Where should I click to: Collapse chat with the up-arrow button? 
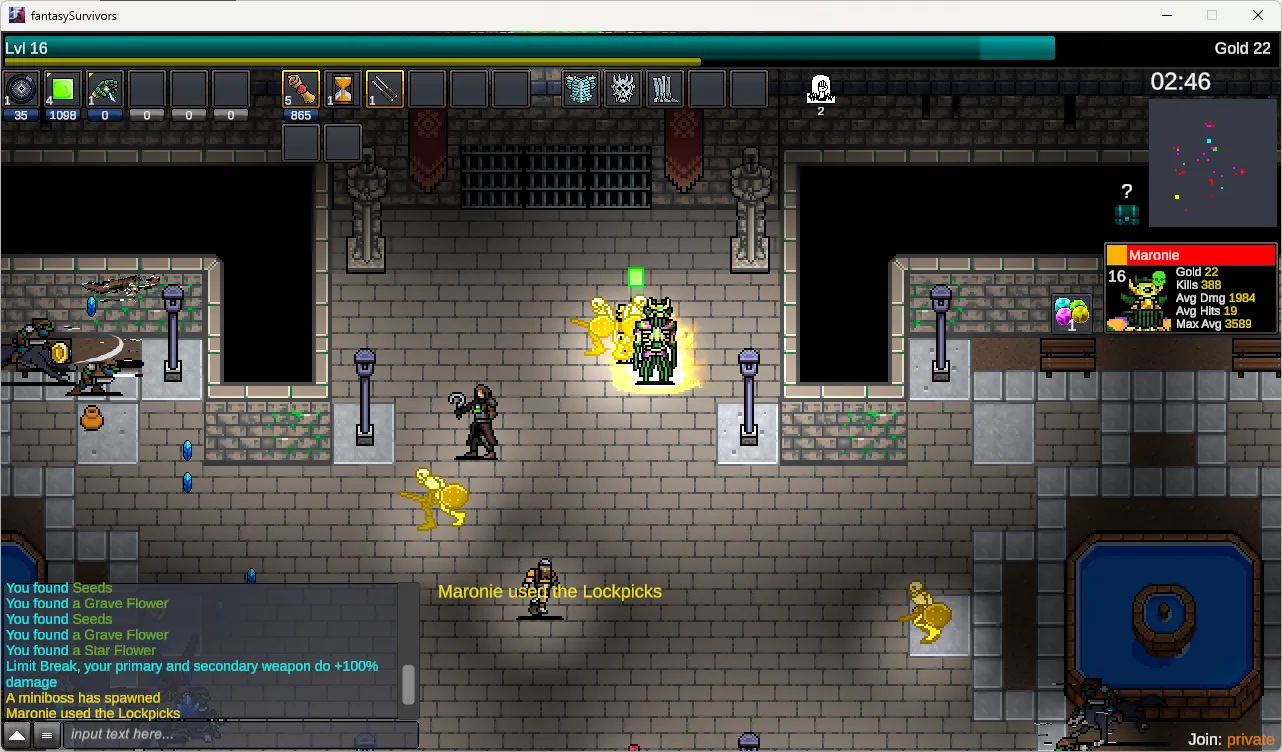click(x=18, y=735)
